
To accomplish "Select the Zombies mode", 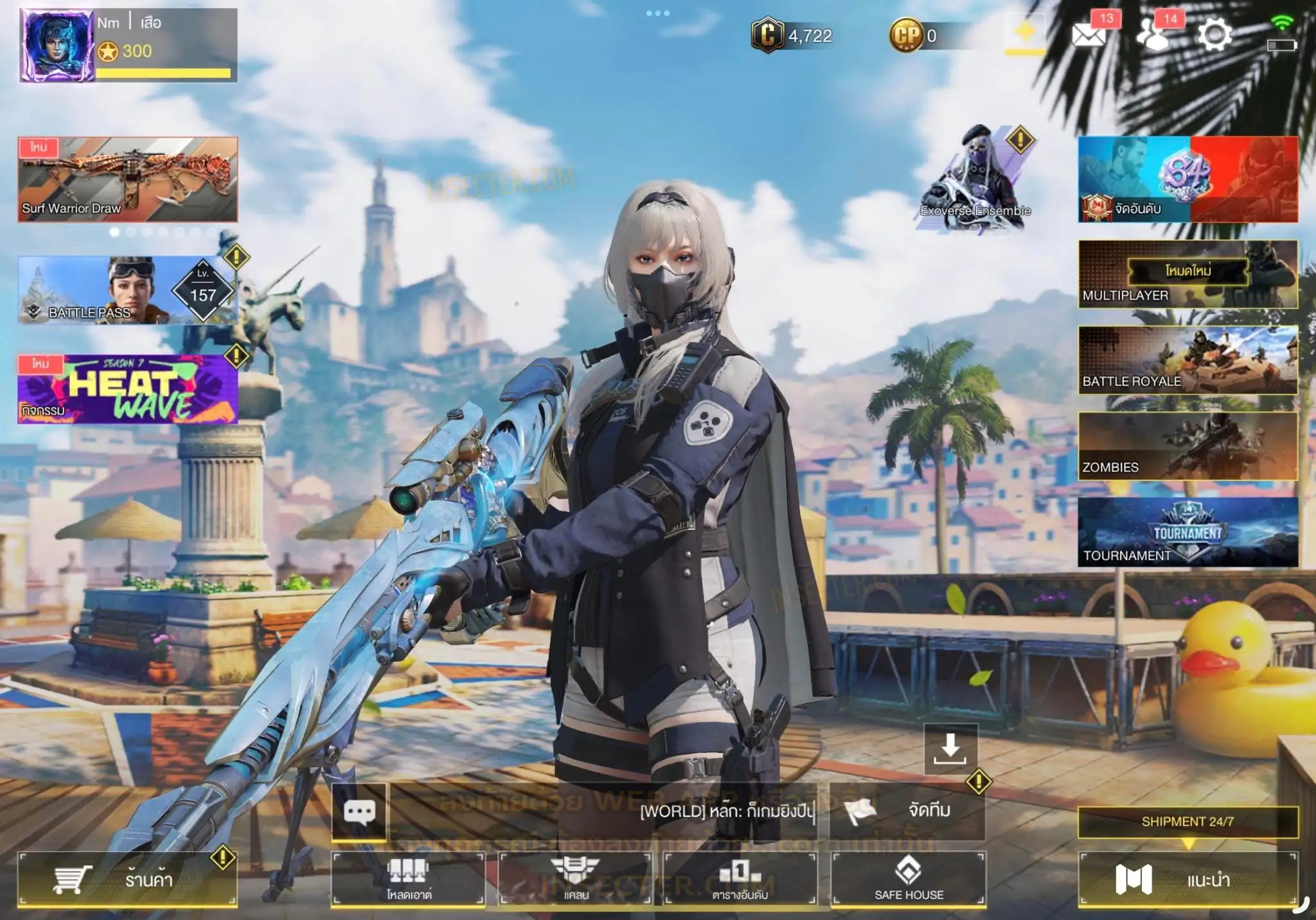I will 1187,446.
